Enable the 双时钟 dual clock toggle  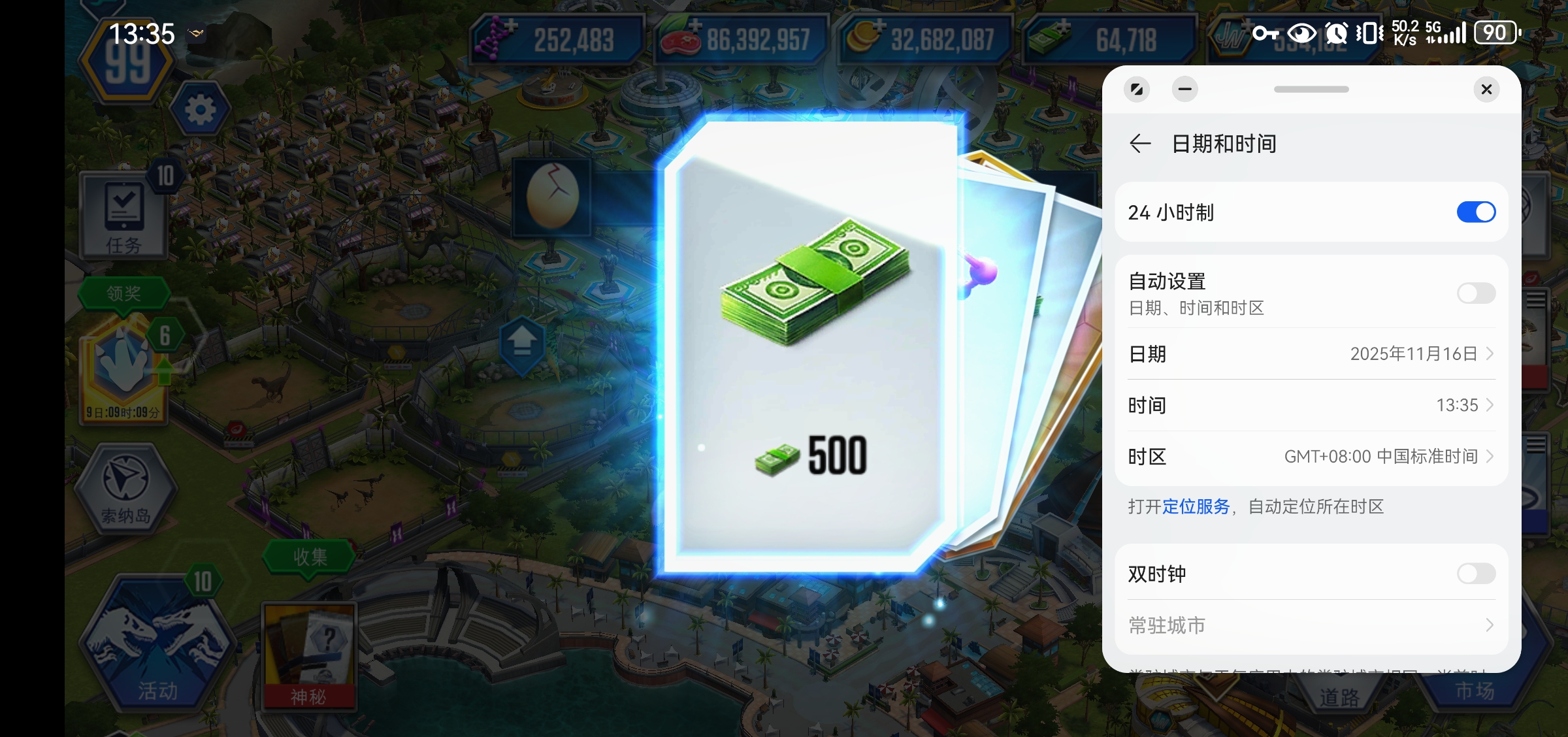pyautogui.click(x=1475, y=574)
